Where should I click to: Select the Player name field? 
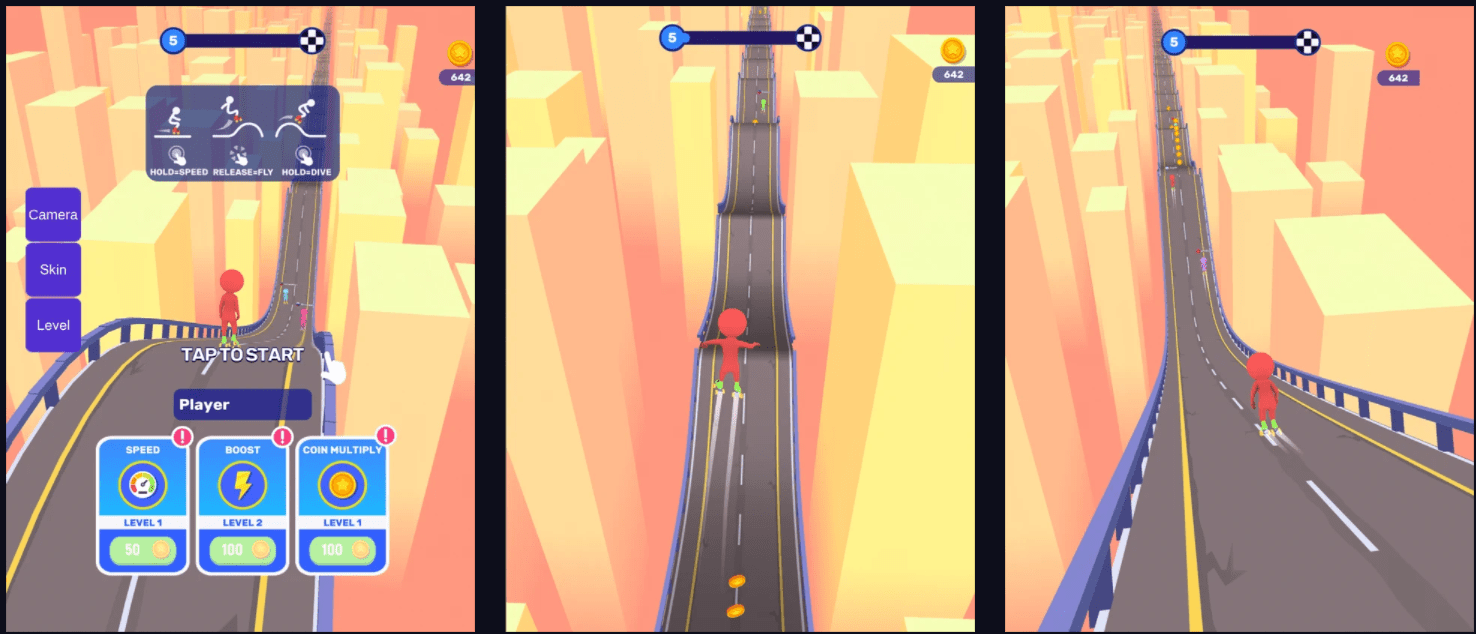243,405
